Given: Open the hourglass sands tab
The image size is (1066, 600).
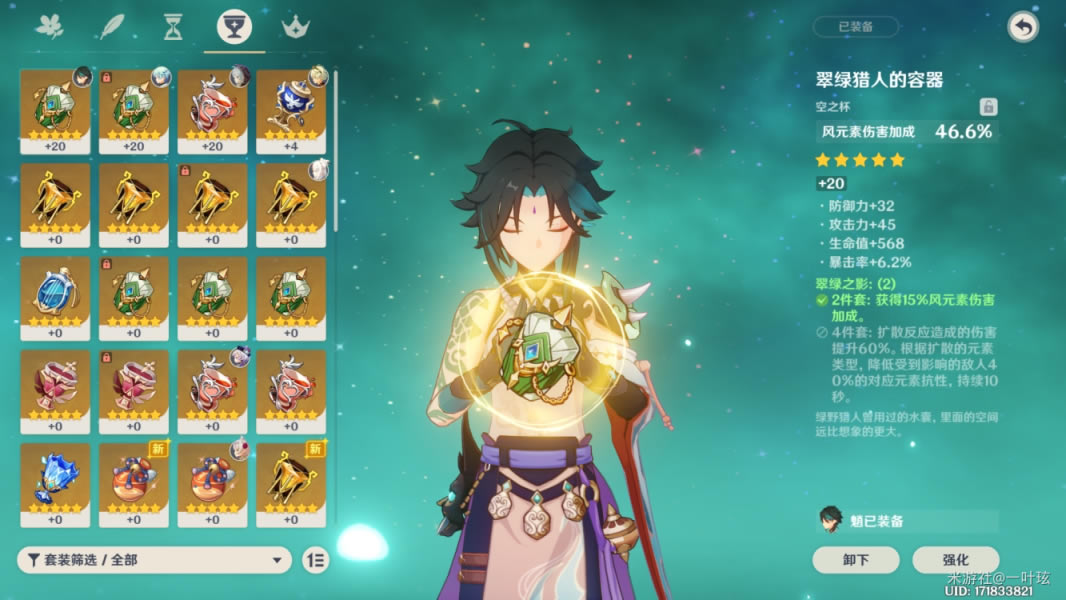Looking at the screenshot, I should click(x=173, y=27).
